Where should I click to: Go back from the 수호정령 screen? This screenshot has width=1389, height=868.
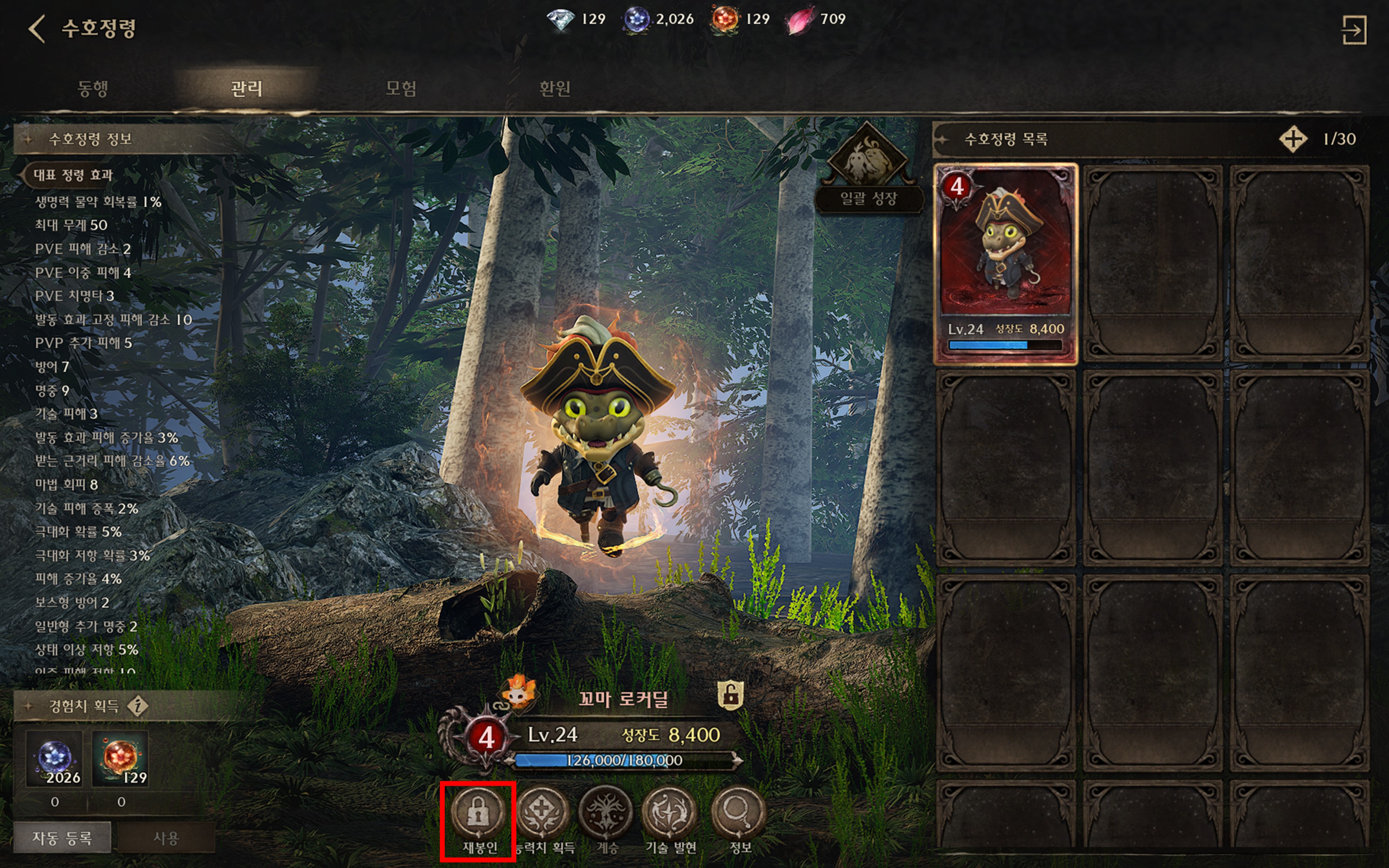point(37,29)
